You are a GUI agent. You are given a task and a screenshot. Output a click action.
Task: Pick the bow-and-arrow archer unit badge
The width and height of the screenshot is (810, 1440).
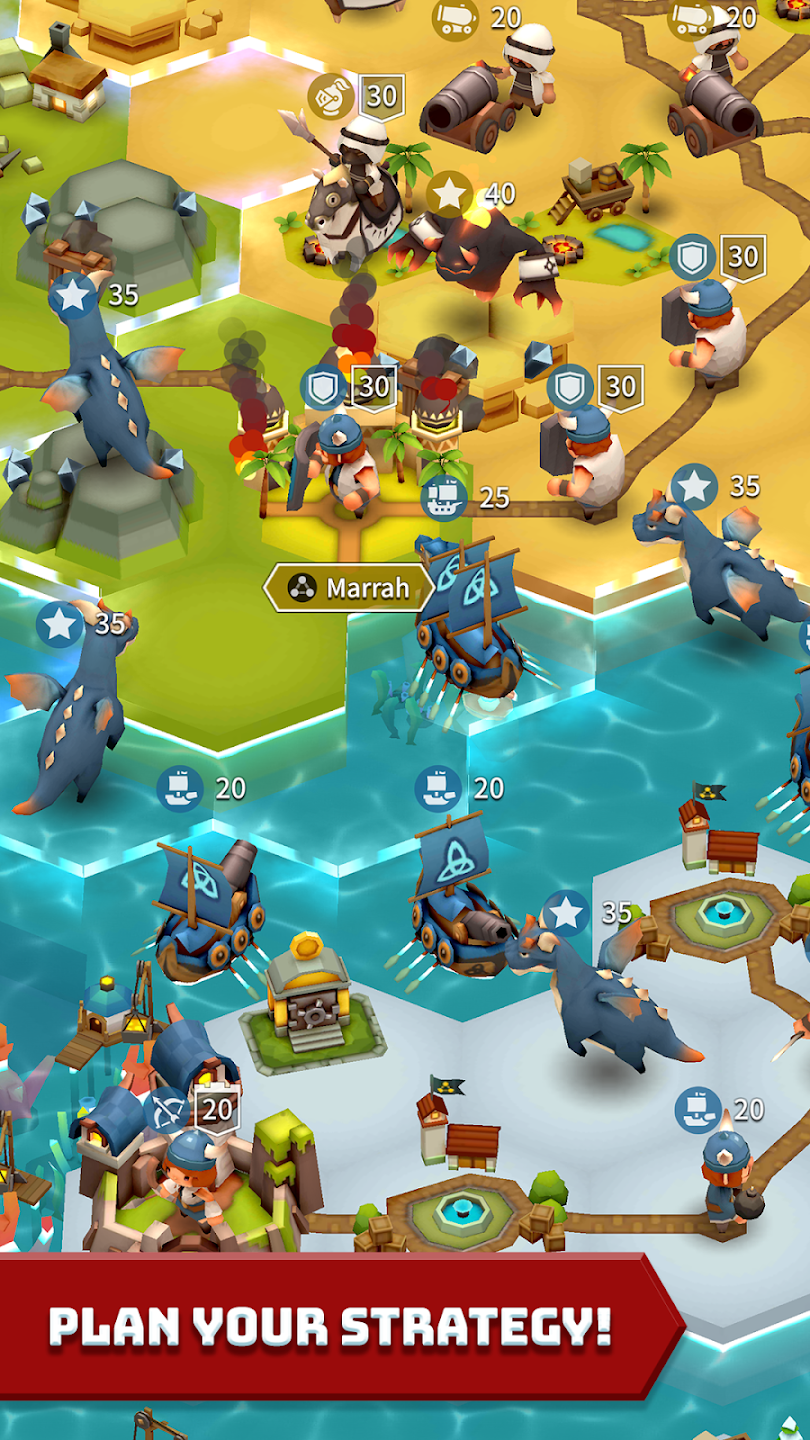pyautogui.click(x=166, y=1110)
